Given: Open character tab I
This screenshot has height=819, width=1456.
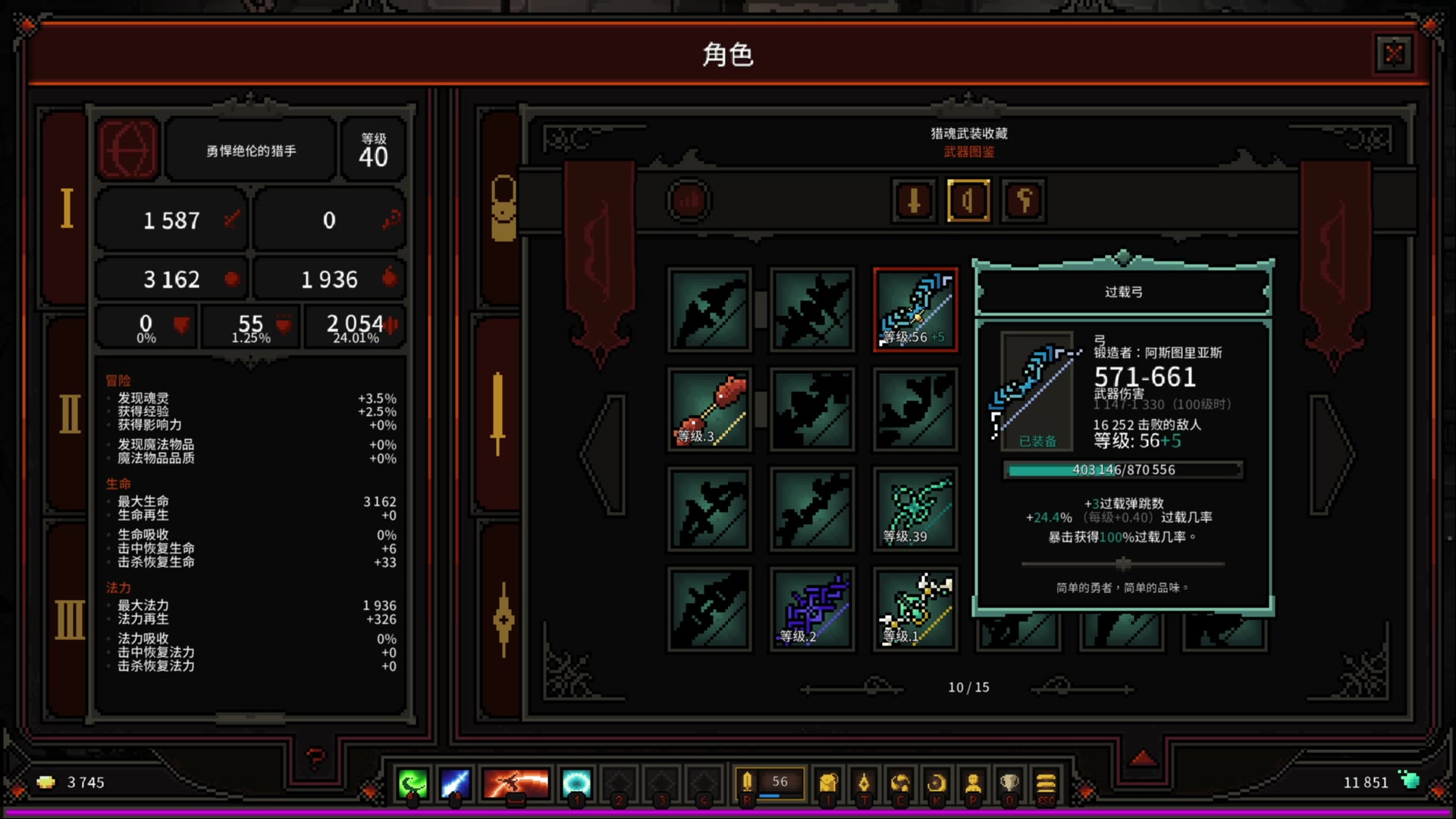Looking at the screenshot, I should [67, 208].
